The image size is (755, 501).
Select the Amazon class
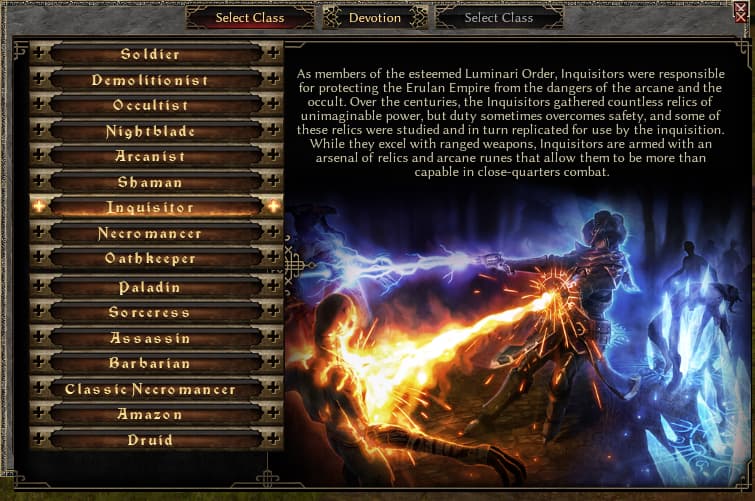[151, 414]
